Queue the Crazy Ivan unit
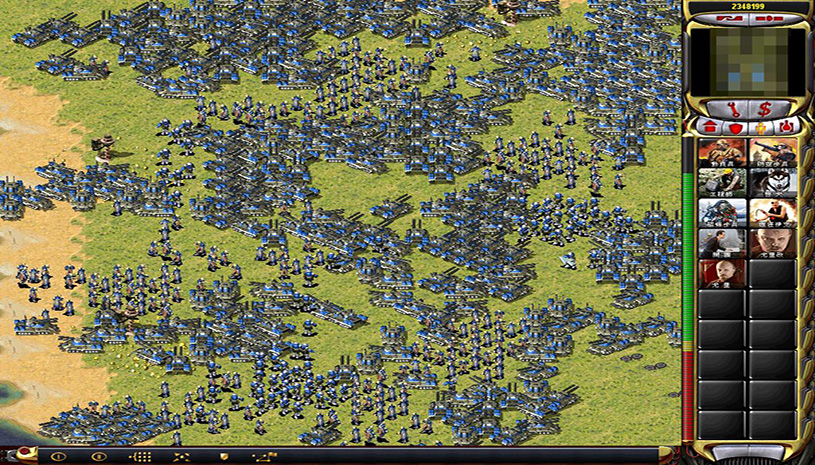The width and height of the screenshot is (815, 465). 774,213
